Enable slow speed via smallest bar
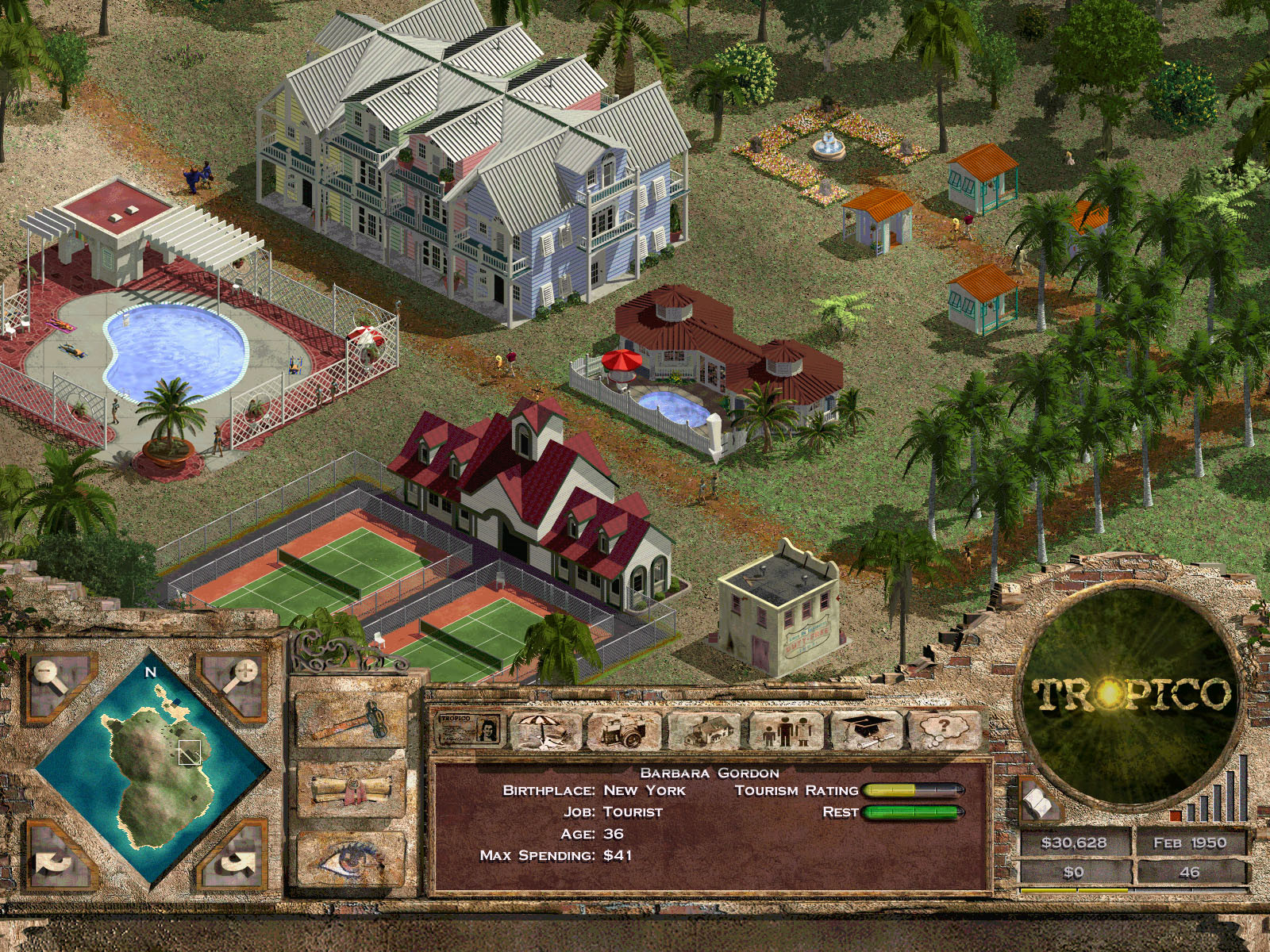This screenshot has width=1270, height=952. (x=1190, y=812)
